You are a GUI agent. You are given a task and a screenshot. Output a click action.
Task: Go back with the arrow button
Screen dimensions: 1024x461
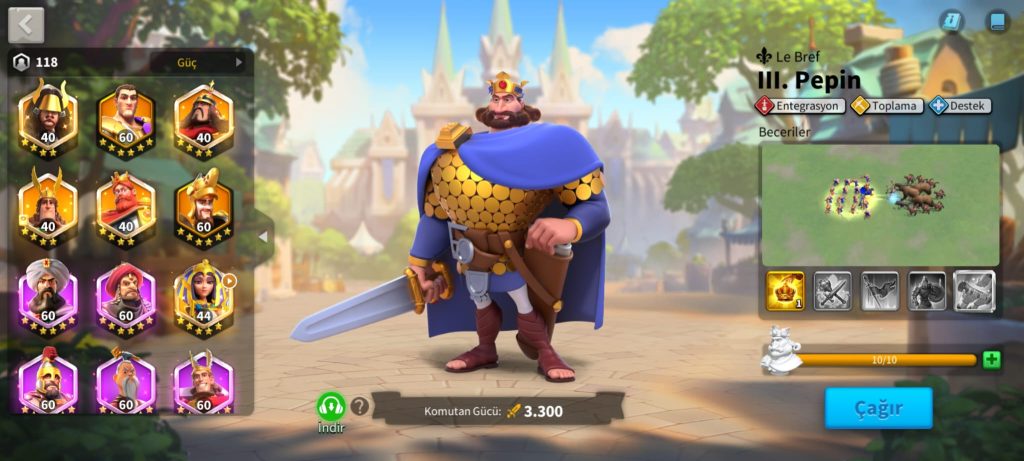(x=26, y=24)
